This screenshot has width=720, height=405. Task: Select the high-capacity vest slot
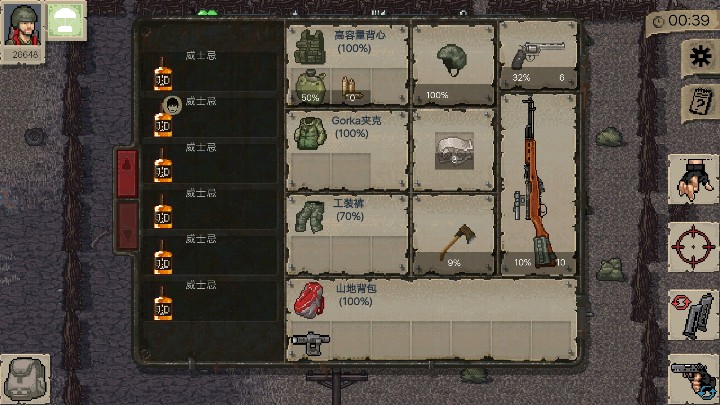(x=346, y=45)
